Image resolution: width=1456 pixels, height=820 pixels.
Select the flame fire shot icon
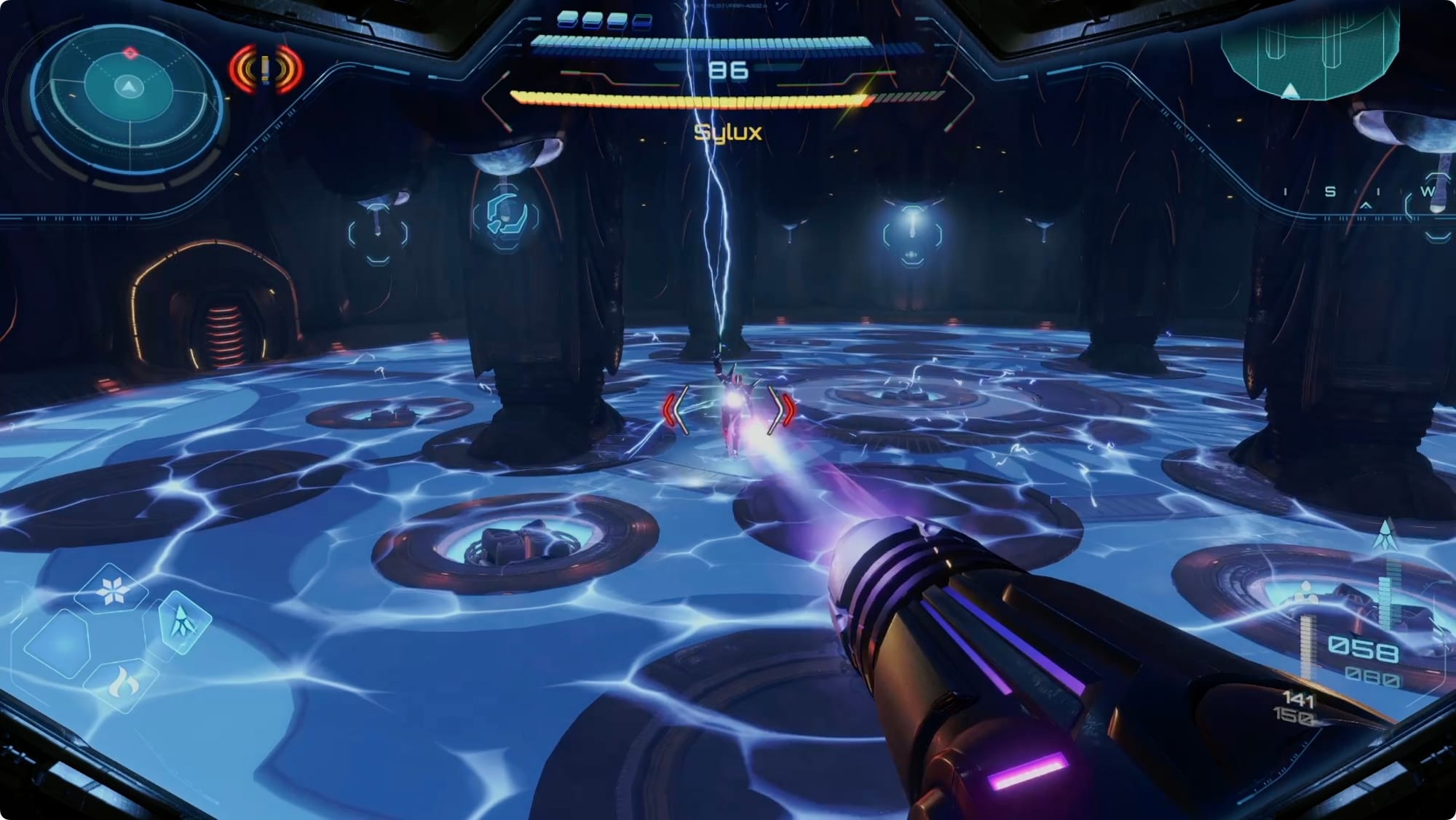click(122, 683)
